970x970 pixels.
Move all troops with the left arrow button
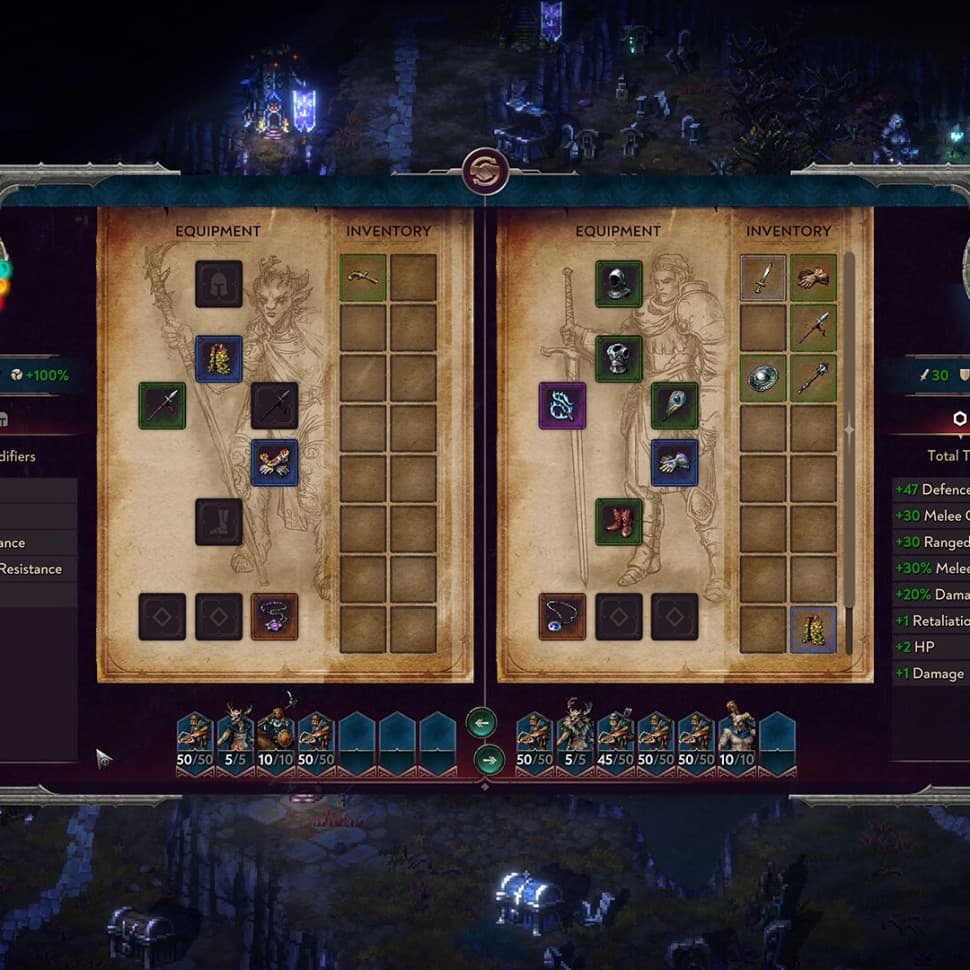(481, 721)
